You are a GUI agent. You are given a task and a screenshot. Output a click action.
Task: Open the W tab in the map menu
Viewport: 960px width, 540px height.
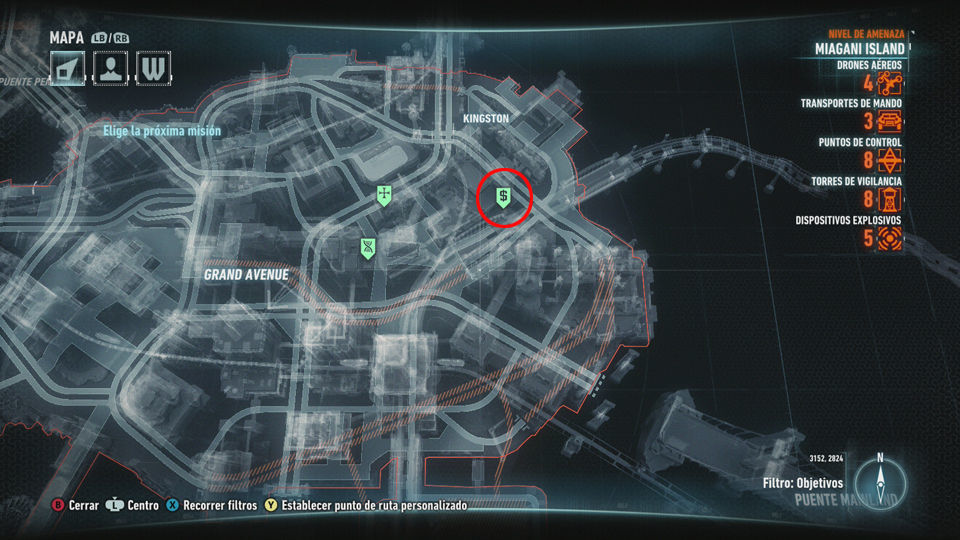[x=153, y=68]
